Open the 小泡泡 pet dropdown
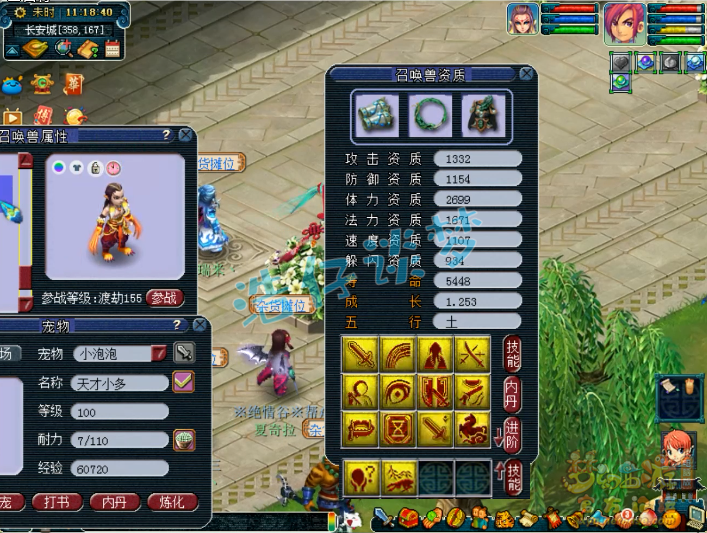Screen dimensions: 707x533 [159, 353]
